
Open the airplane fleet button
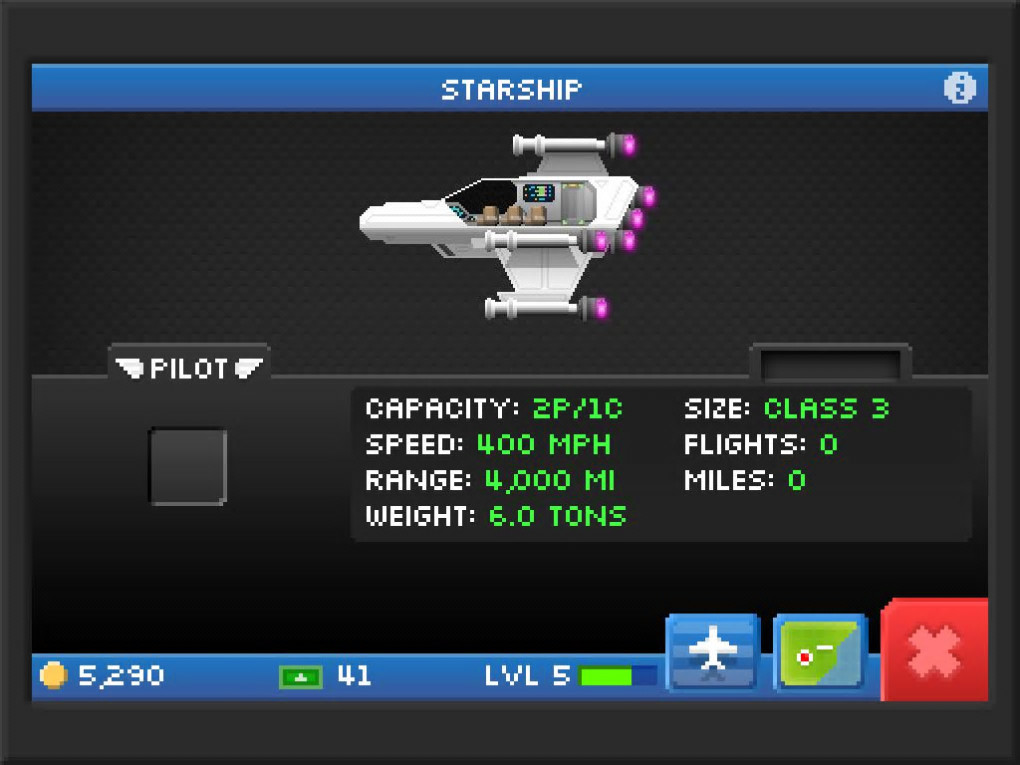(x=713, y=651)
